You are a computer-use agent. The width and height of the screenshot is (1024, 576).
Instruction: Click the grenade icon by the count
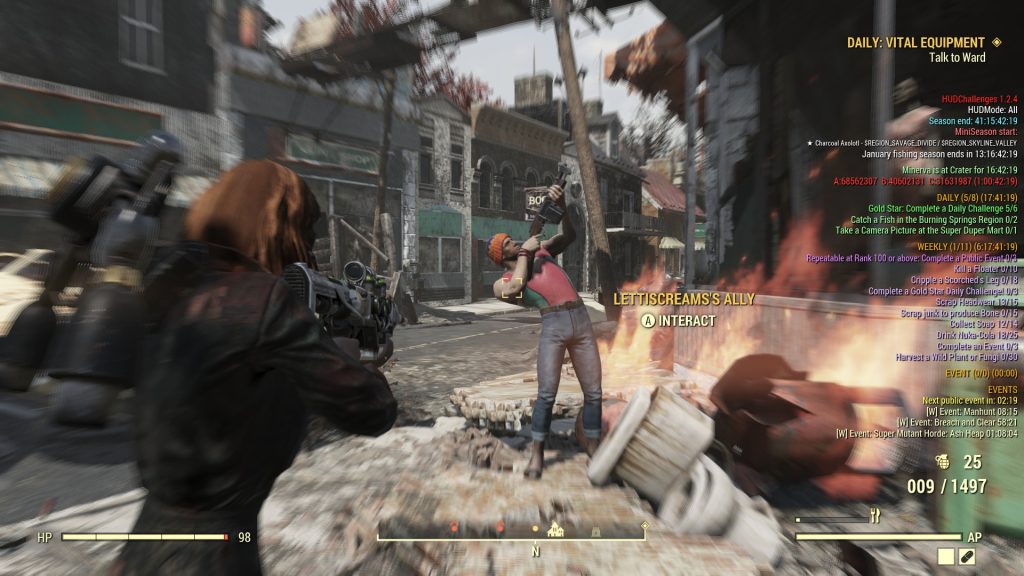(x=940, y=462)
